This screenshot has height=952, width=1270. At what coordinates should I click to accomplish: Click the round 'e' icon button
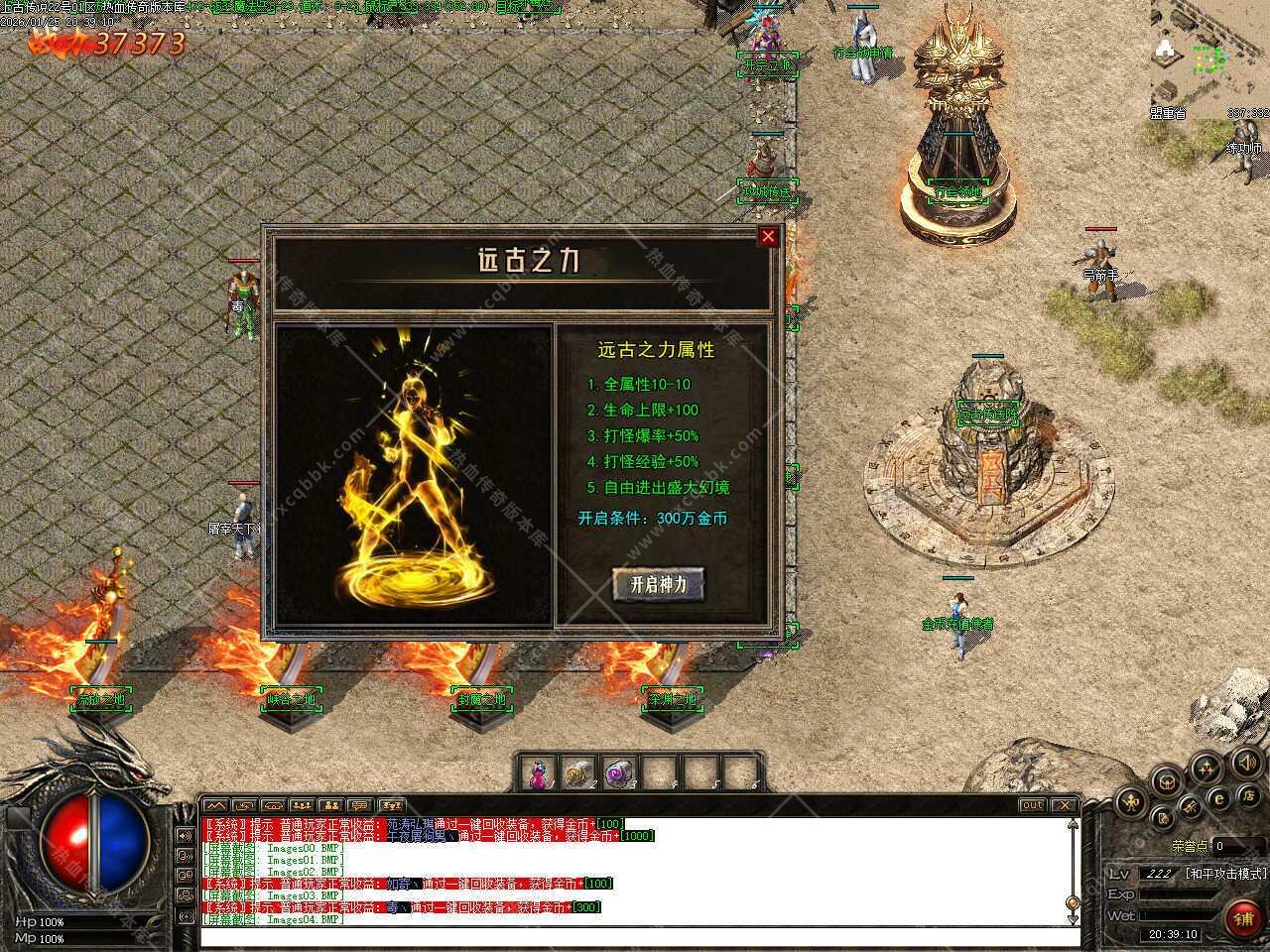tap(1219, 798)
